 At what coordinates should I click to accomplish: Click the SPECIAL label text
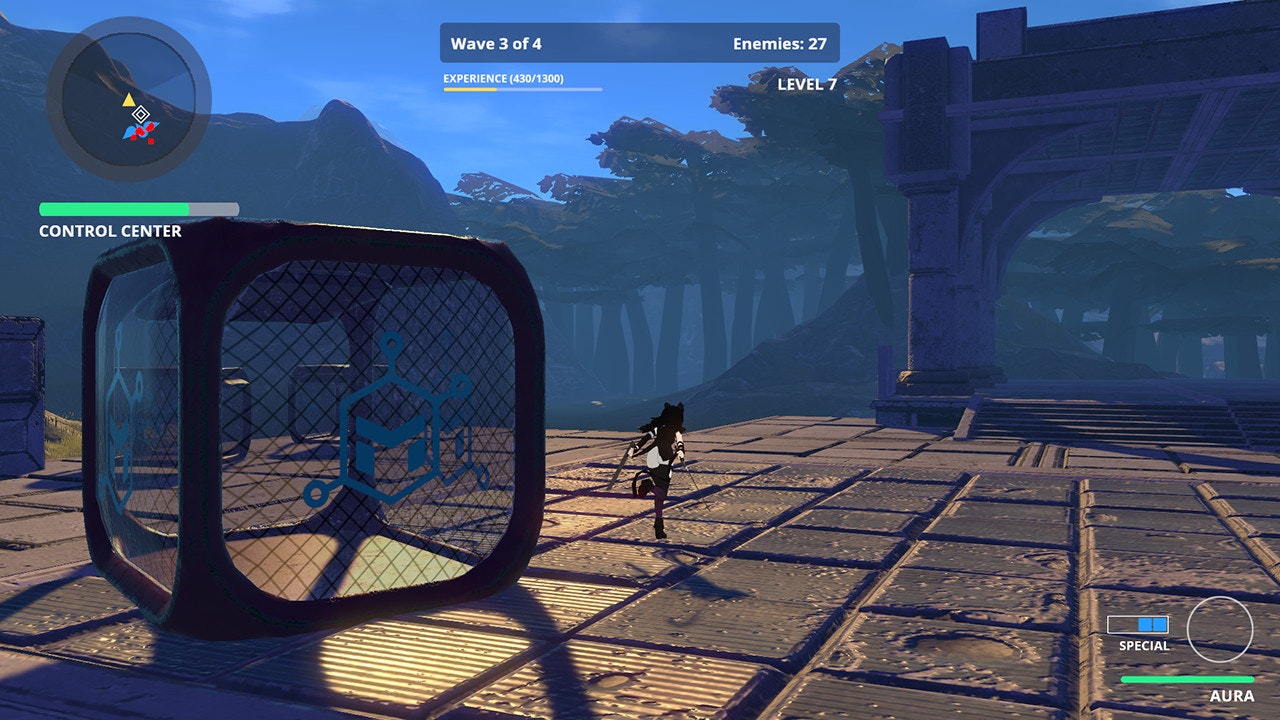1144,646
